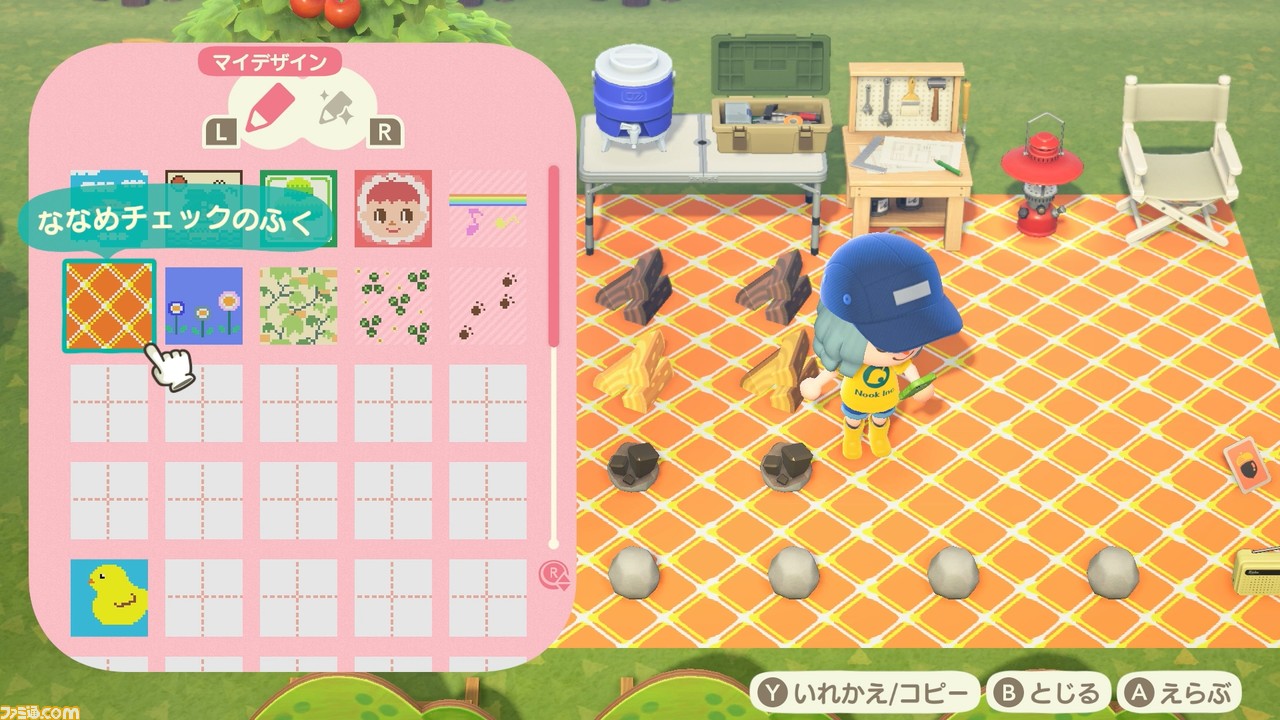1280x720 pixels.
Task: Choose the rainbow music note design
Action: (489, 210)
